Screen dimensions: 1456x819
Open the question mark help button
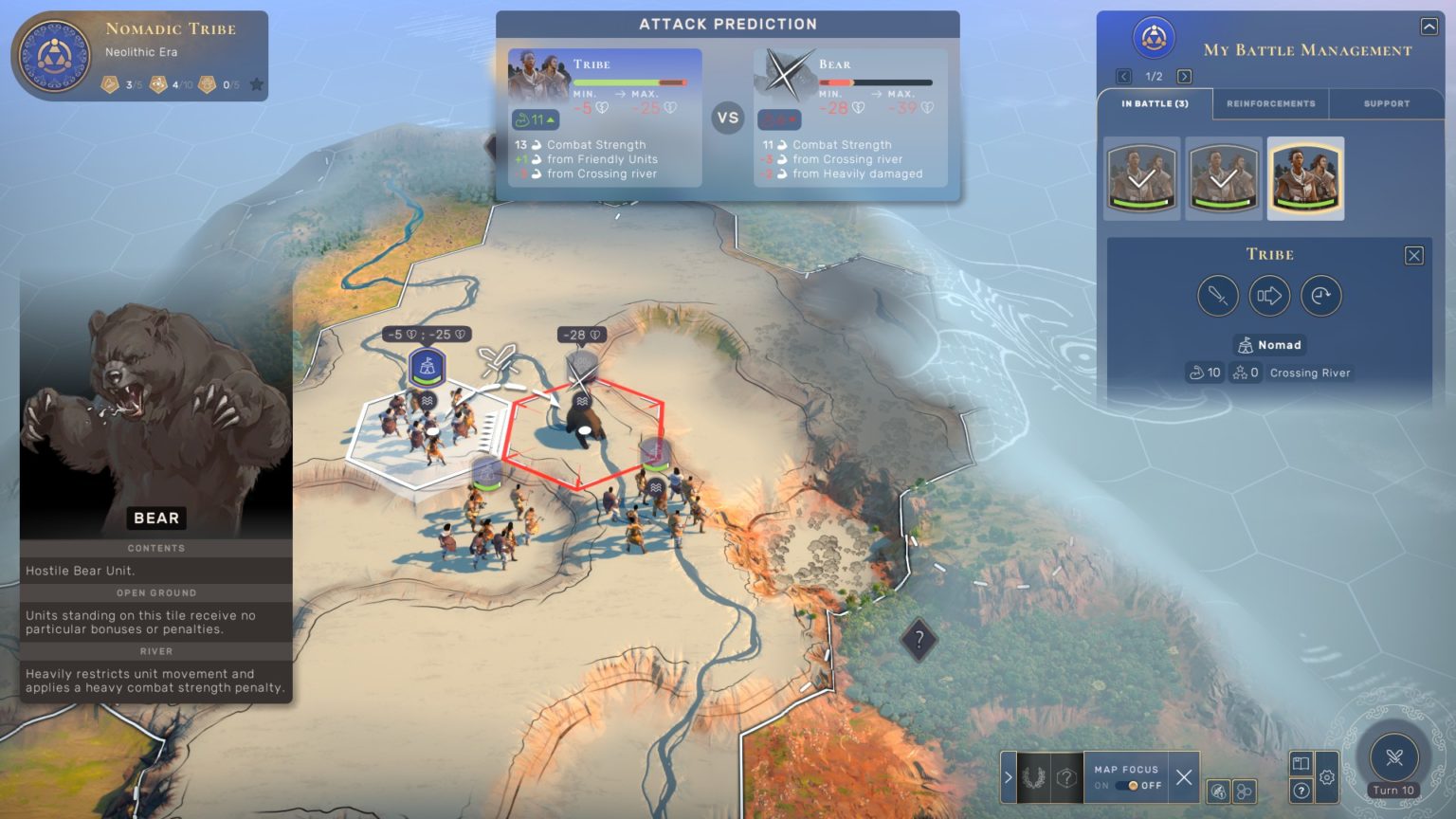tap(1301, 791)
